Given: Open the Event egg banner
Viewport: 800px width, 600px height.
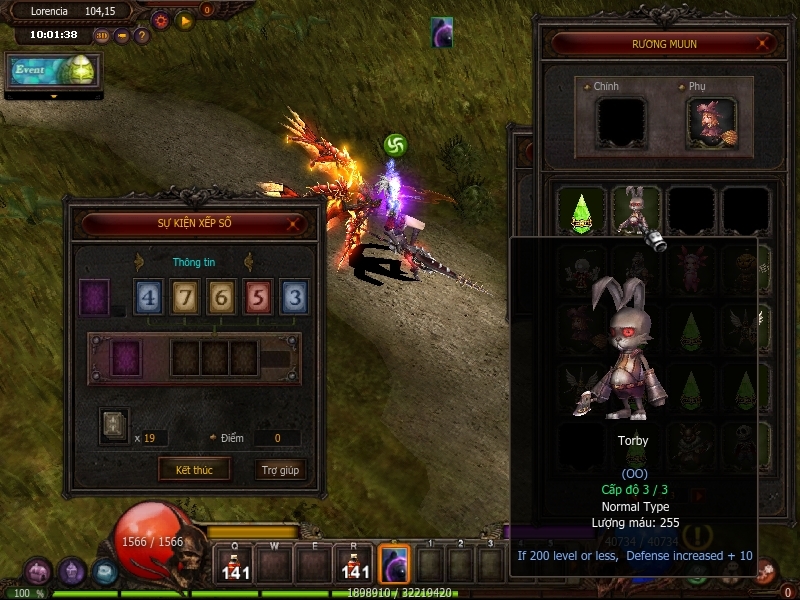Looking at the screenshot, I should click(54, 72).
